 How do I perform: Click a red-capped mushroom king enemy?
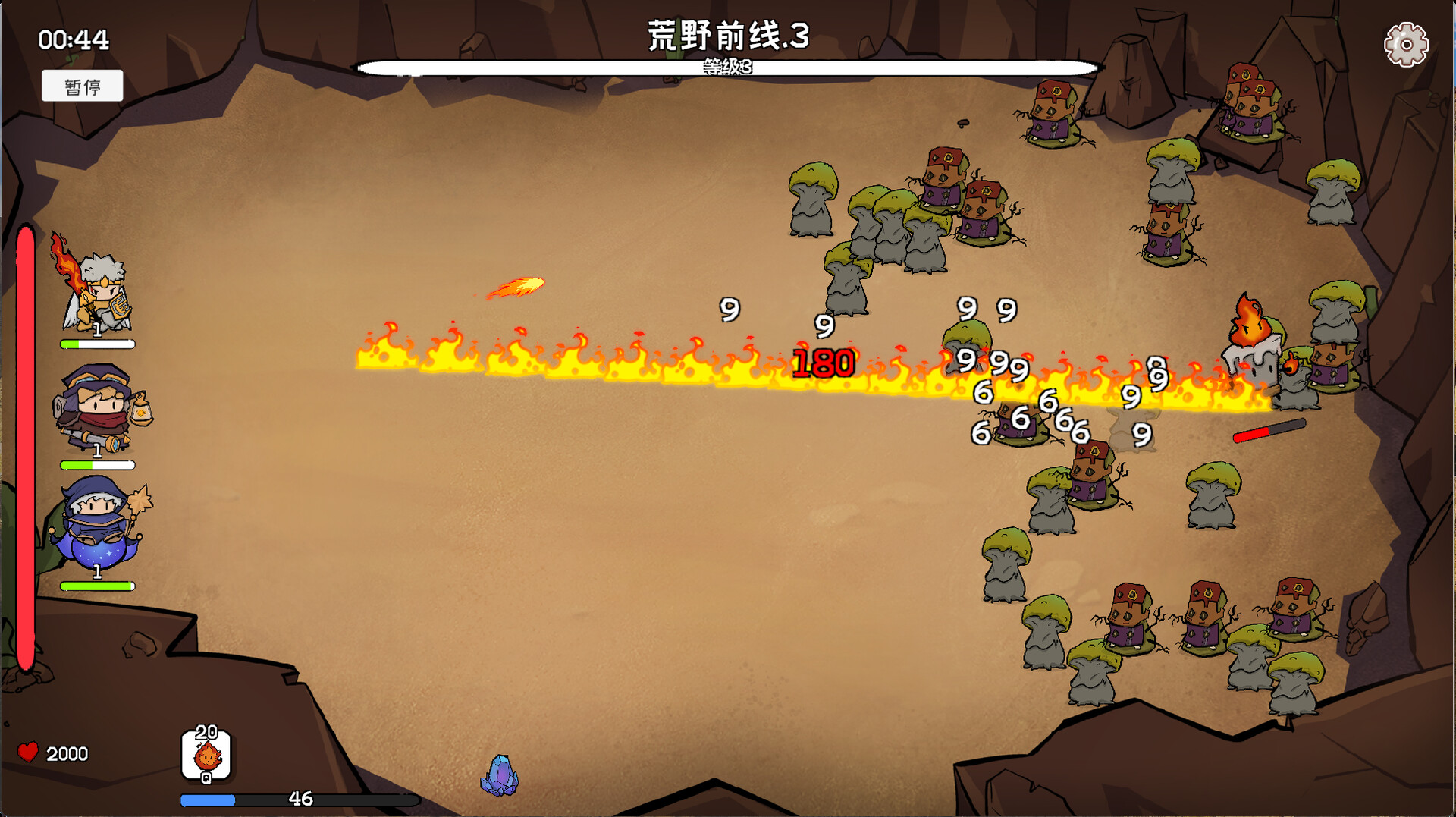point(946,174)
